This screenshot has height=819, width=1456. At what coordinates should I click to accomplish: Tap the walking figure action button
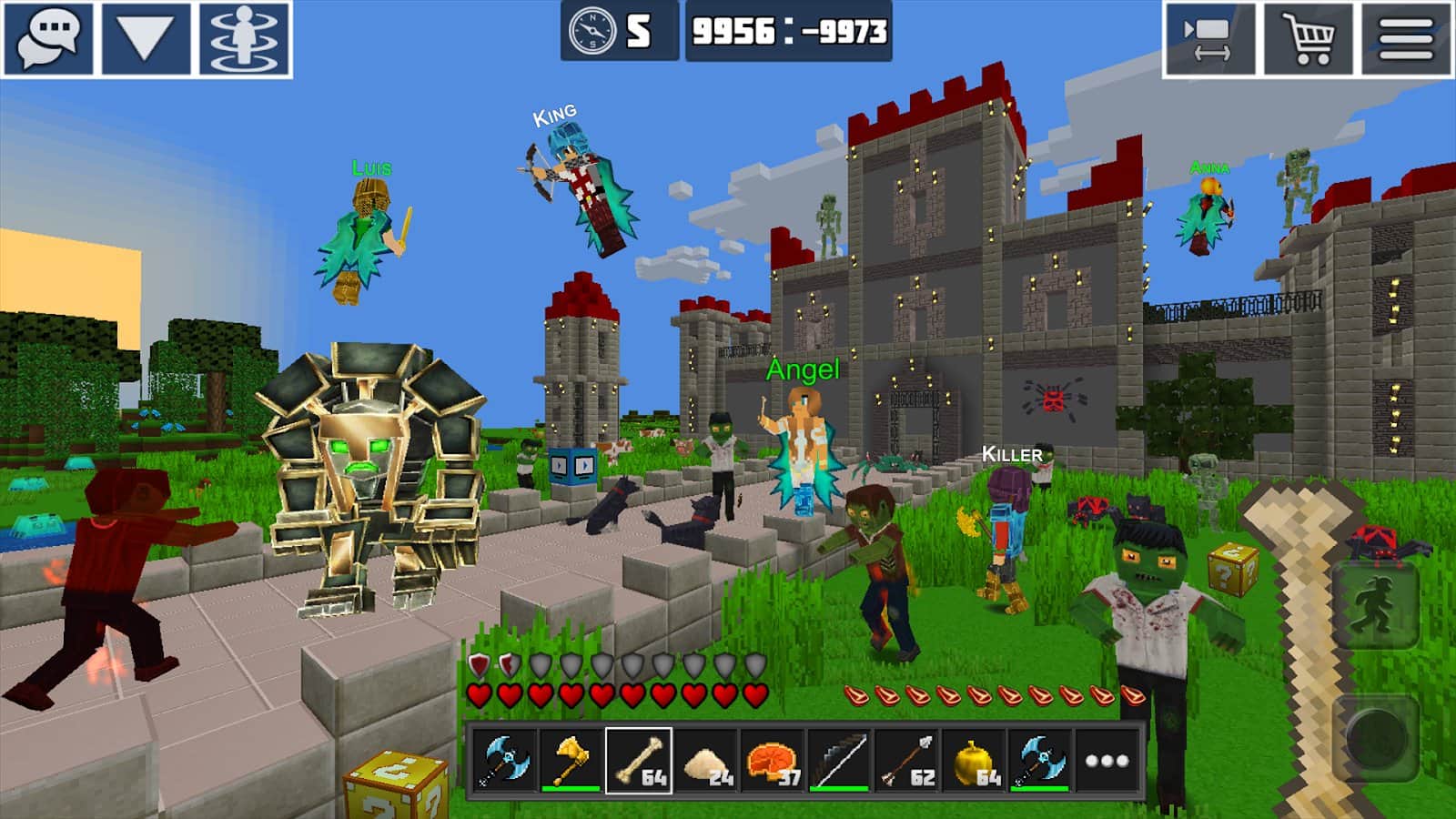pos(1375,605)
